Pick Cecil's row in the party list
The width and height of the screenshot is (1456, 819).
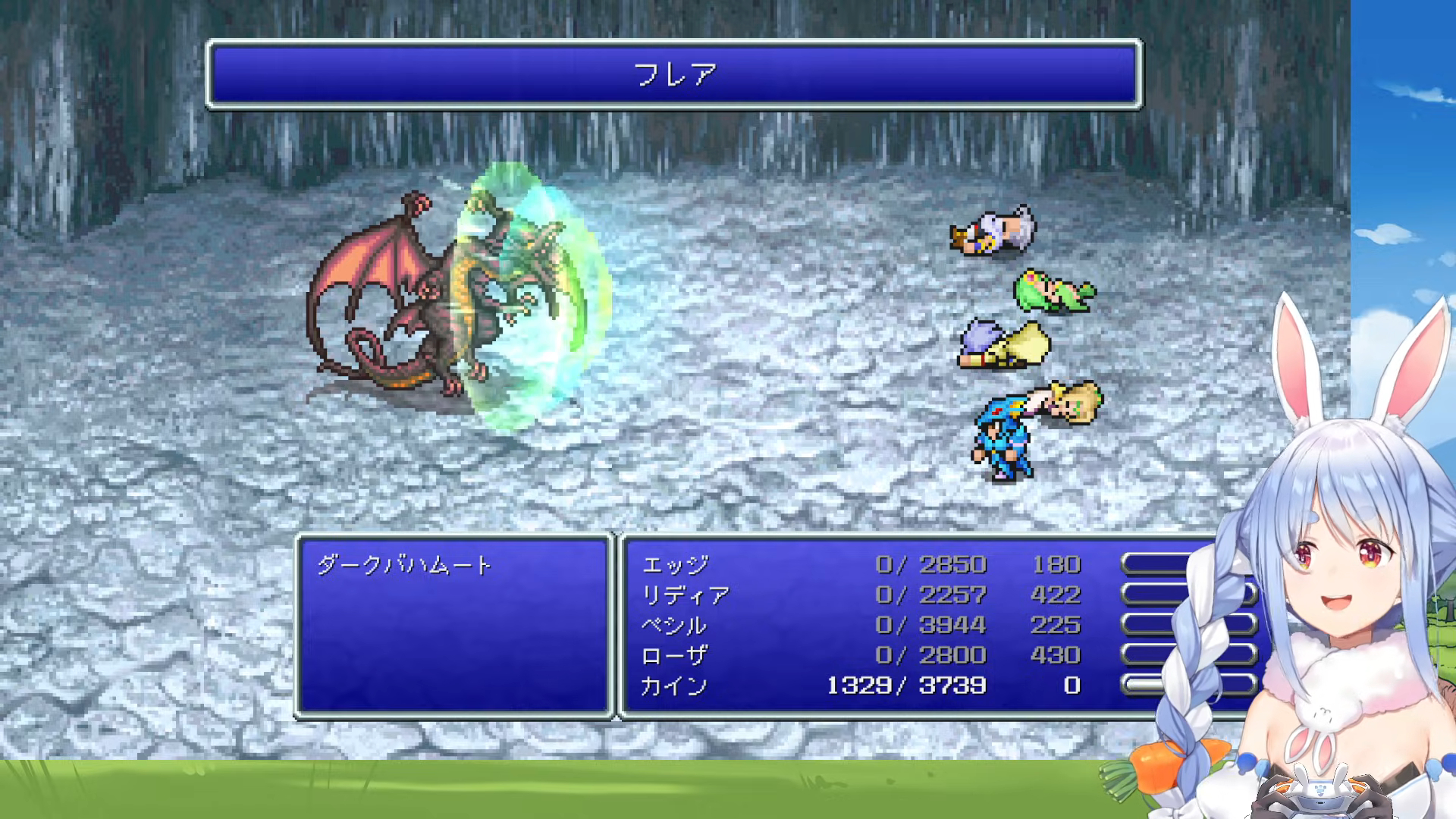point(861,626)
